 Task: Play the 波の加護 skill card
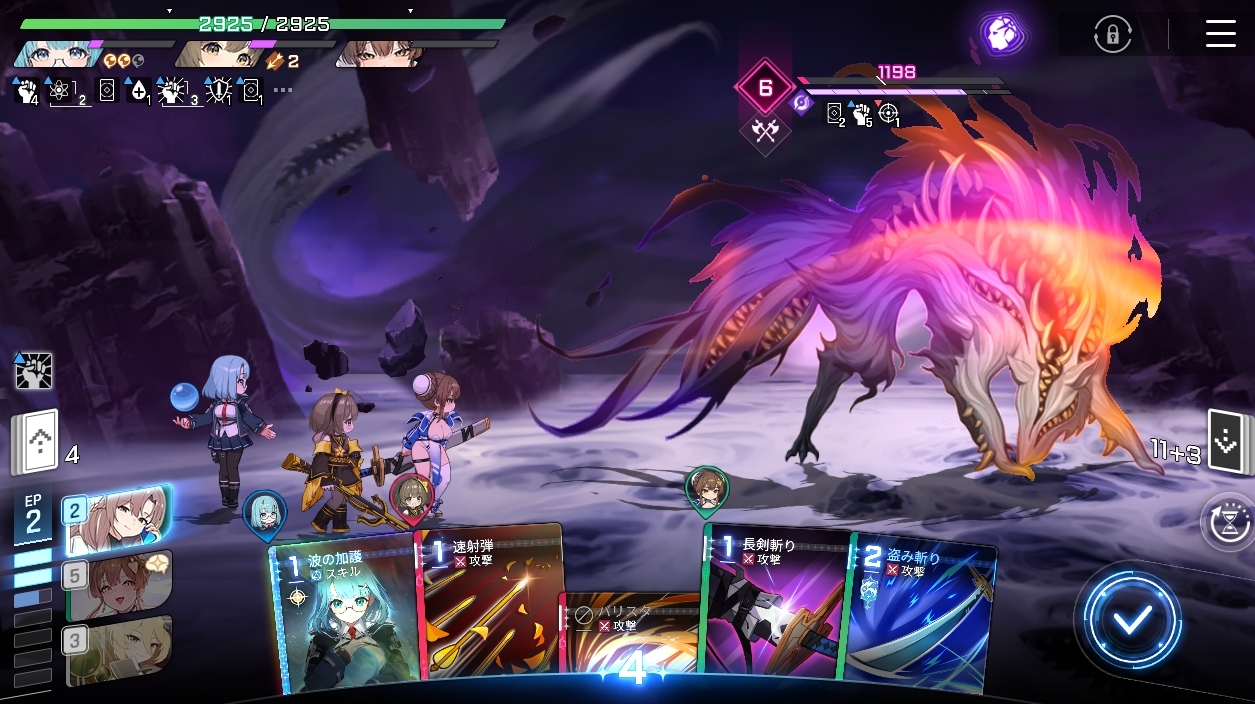[345, 615]
